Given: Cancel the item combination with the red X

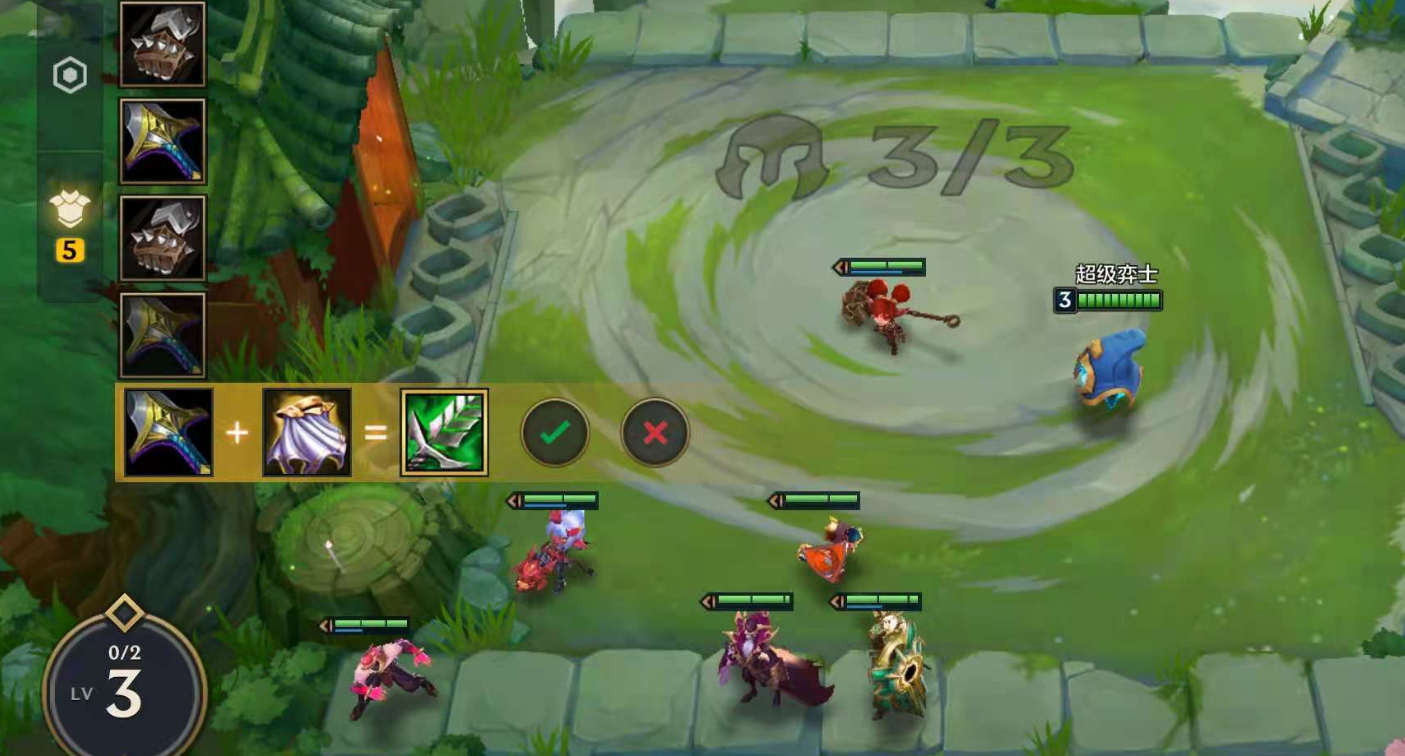Looking at the screenshot, I should [655, 432].
